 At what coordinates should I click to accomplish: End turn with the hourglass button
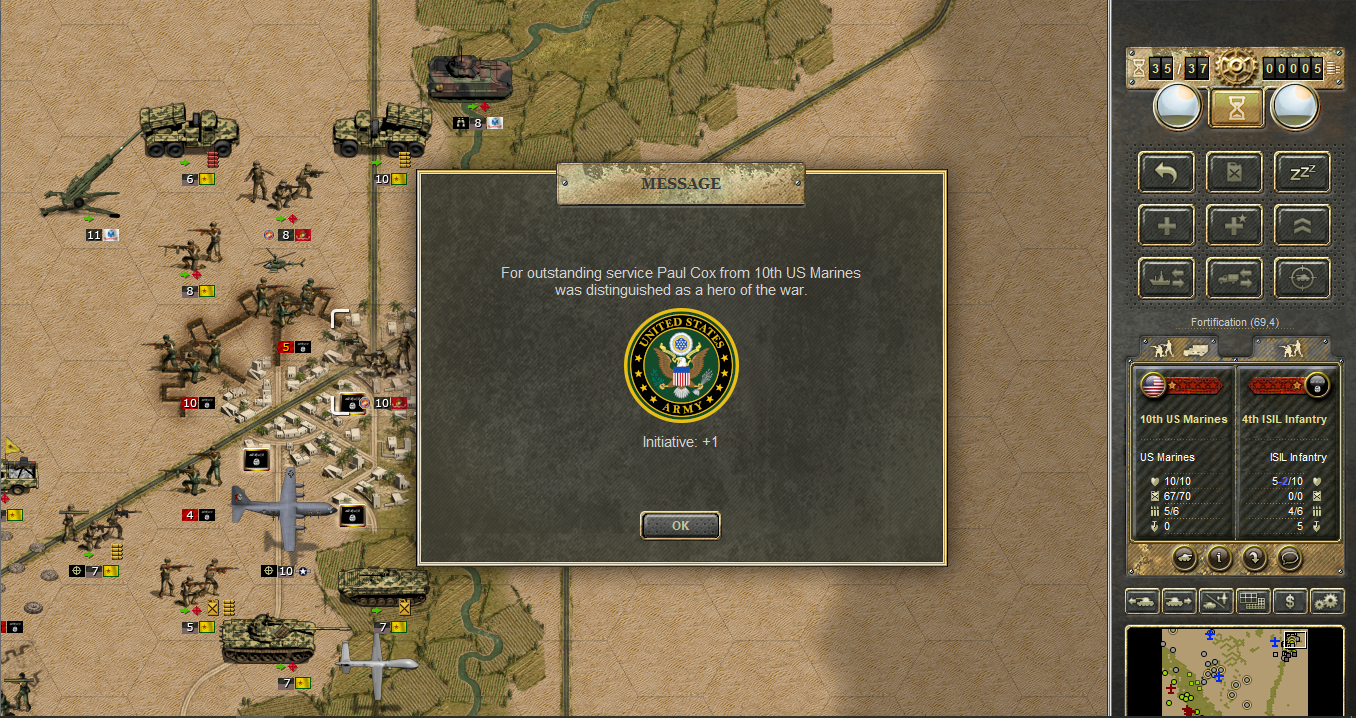tap(1236, 108)
